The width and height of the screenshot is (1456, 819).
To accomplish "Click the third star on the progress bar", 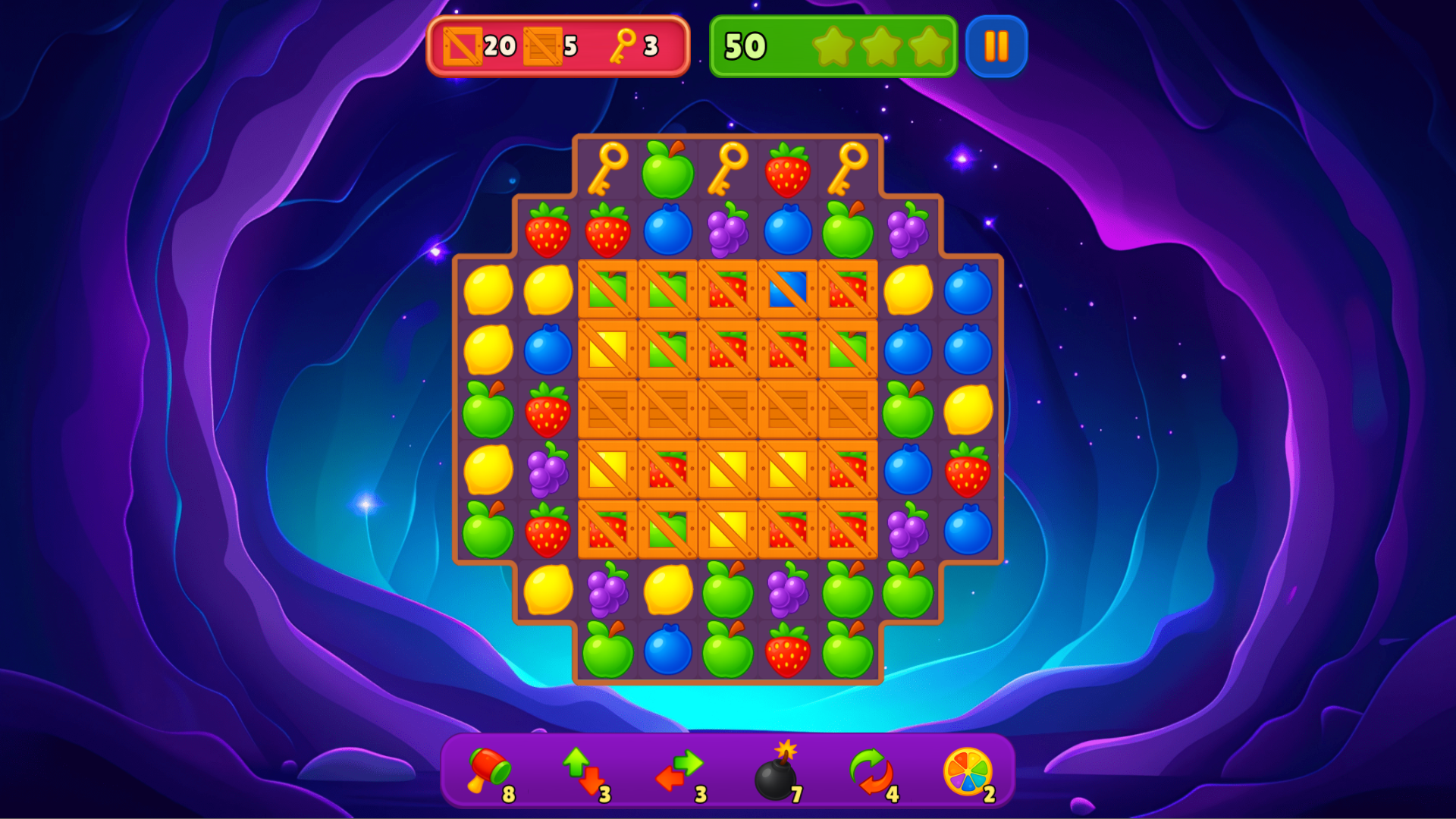I will pos(929,47).
